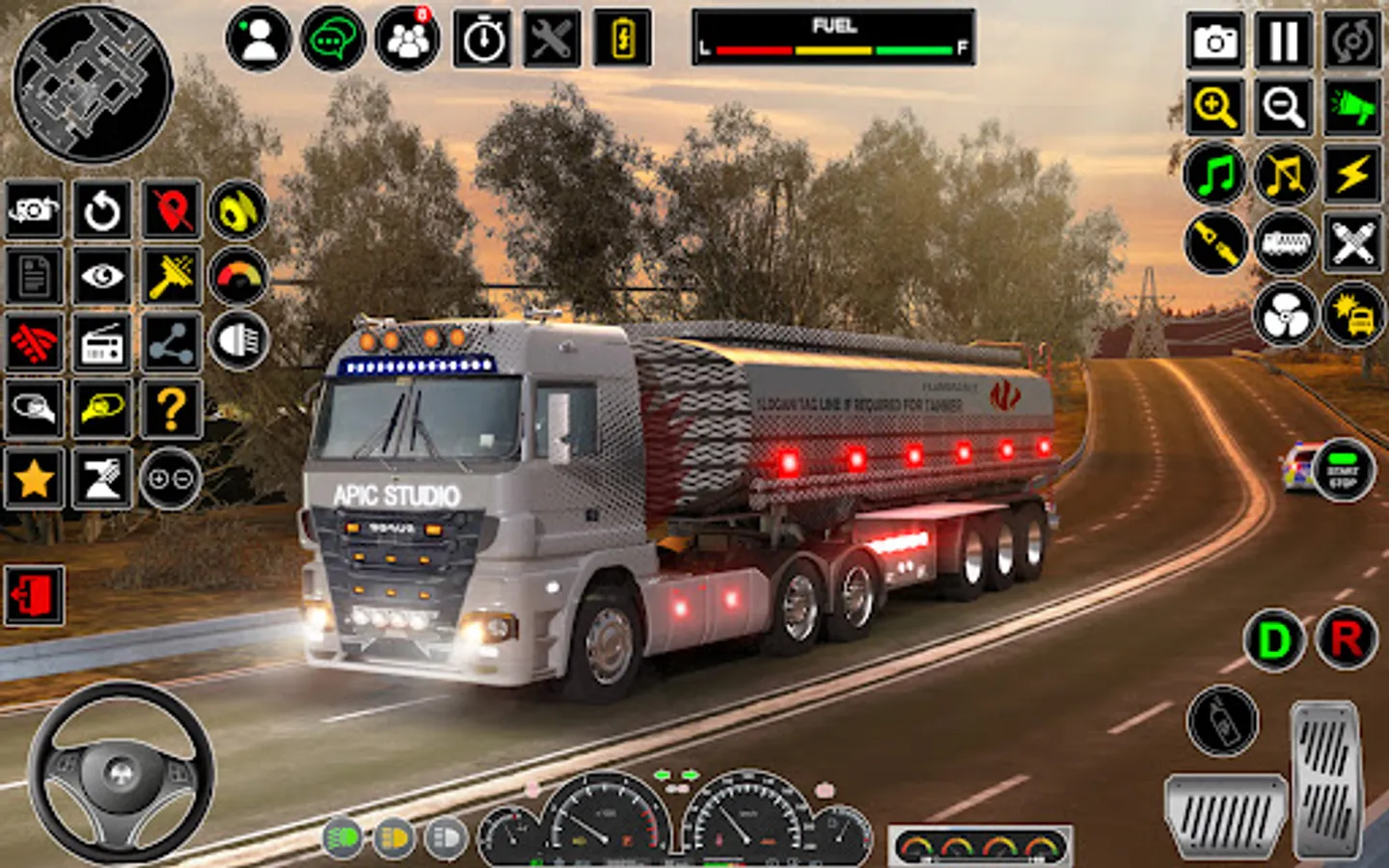Activate the yellow lightning bolt icon
Screen dimensions: 1389x868
[1352, 175]
